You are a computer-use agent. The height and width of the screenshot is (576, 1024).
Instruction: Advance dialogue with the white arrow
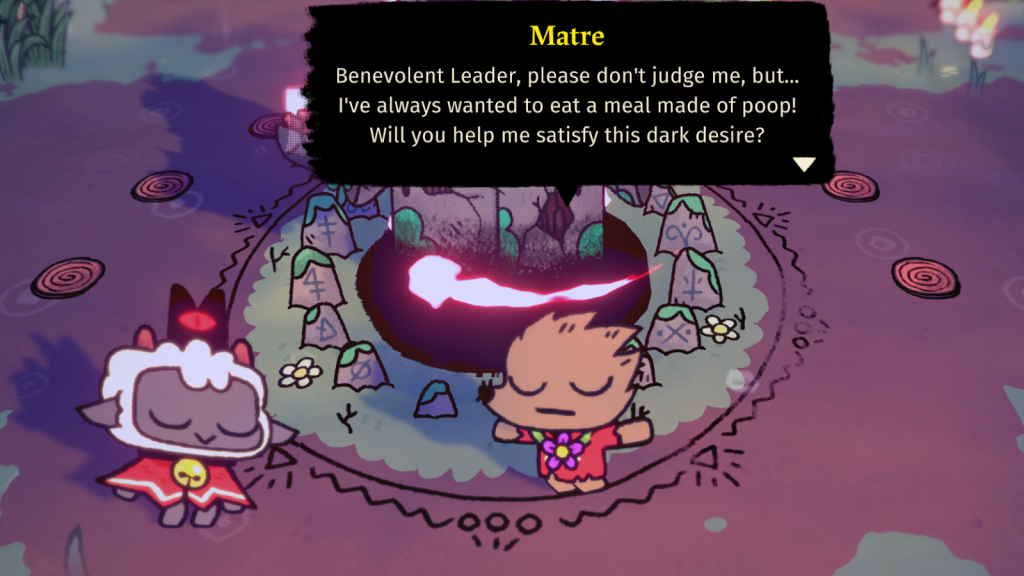click(x=804, y=165)
